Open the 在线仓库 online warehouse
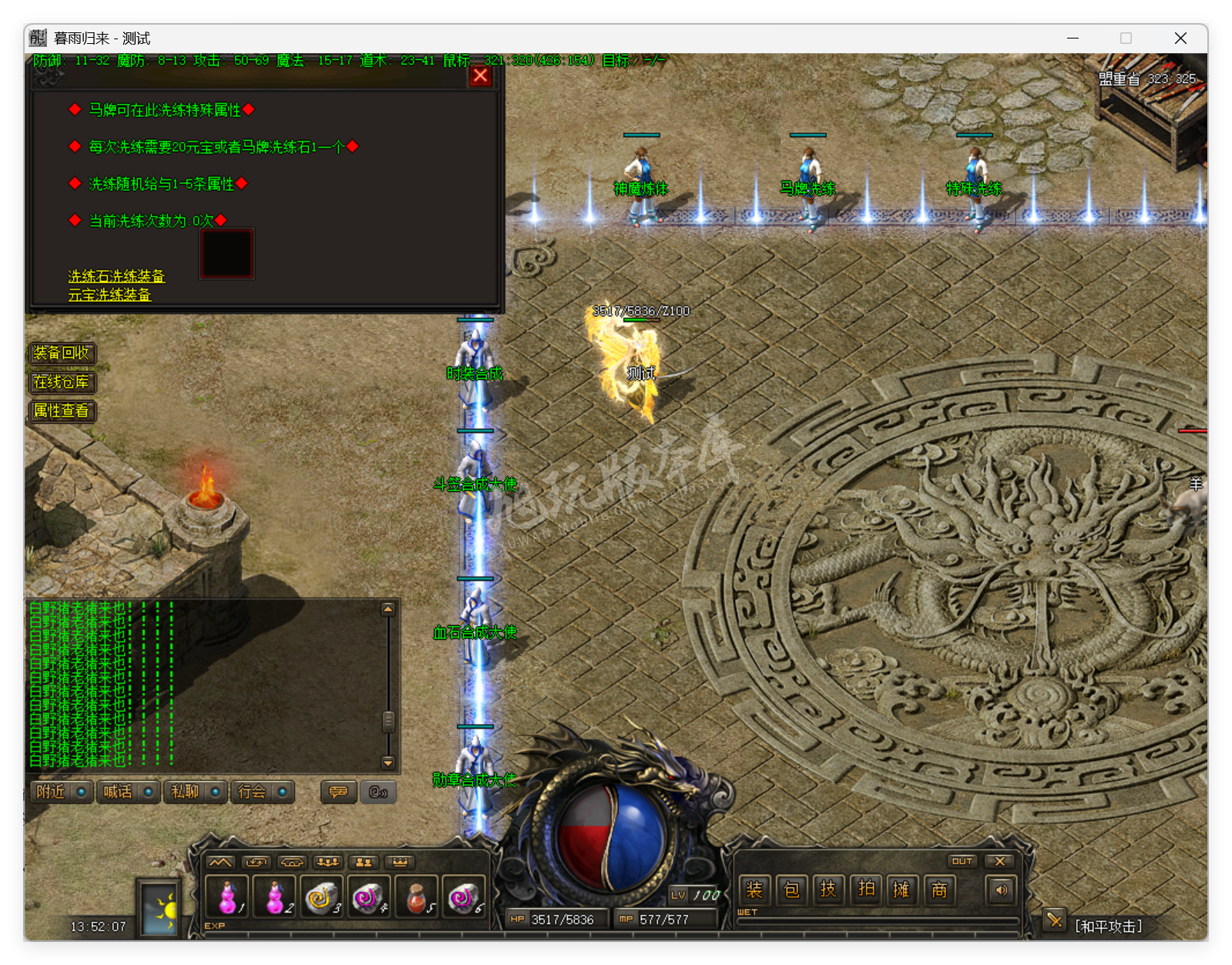Viewport: 1232px width, 965px height. (x=62, y=382)
